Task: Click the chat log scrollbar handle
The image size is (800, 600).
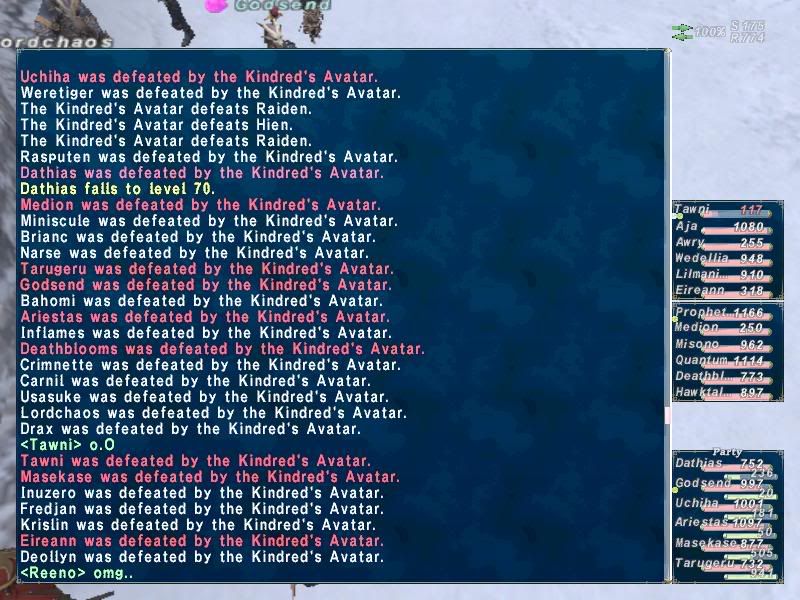Action: (668, 414)
